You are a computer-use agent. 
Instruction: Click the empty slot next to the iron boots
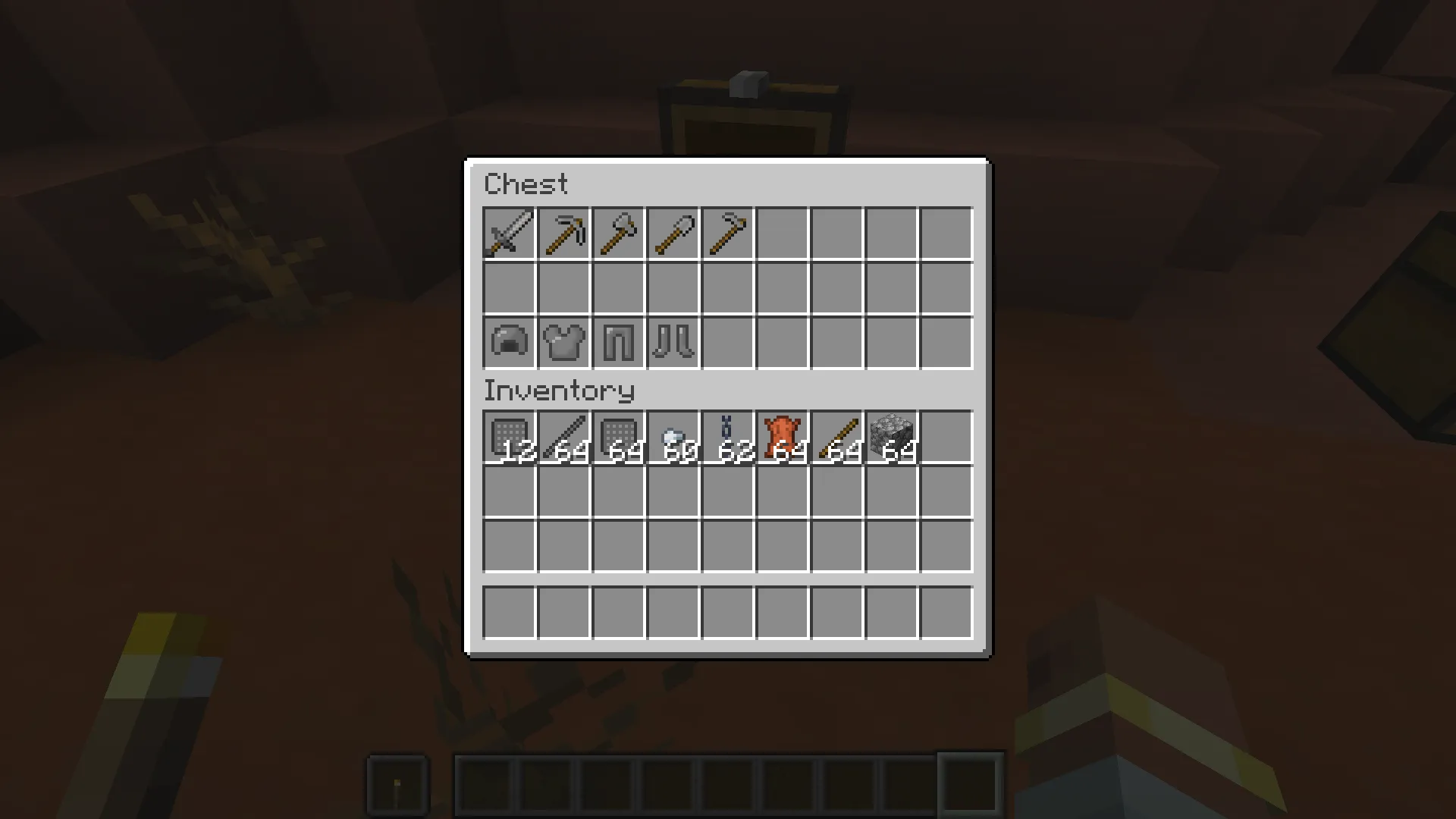[x=726, y=343]
